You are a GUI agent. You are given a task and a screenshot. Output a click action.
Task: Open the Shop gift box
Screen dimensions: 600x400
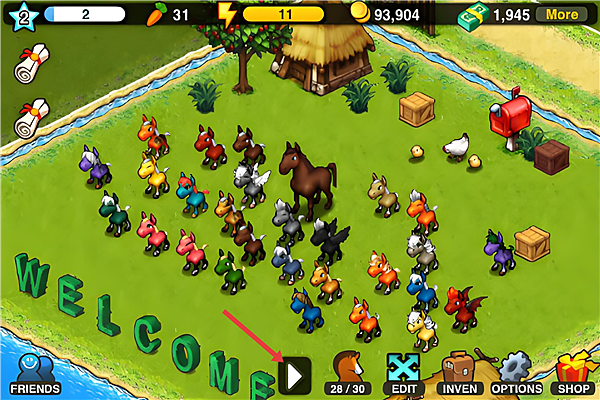573,373
